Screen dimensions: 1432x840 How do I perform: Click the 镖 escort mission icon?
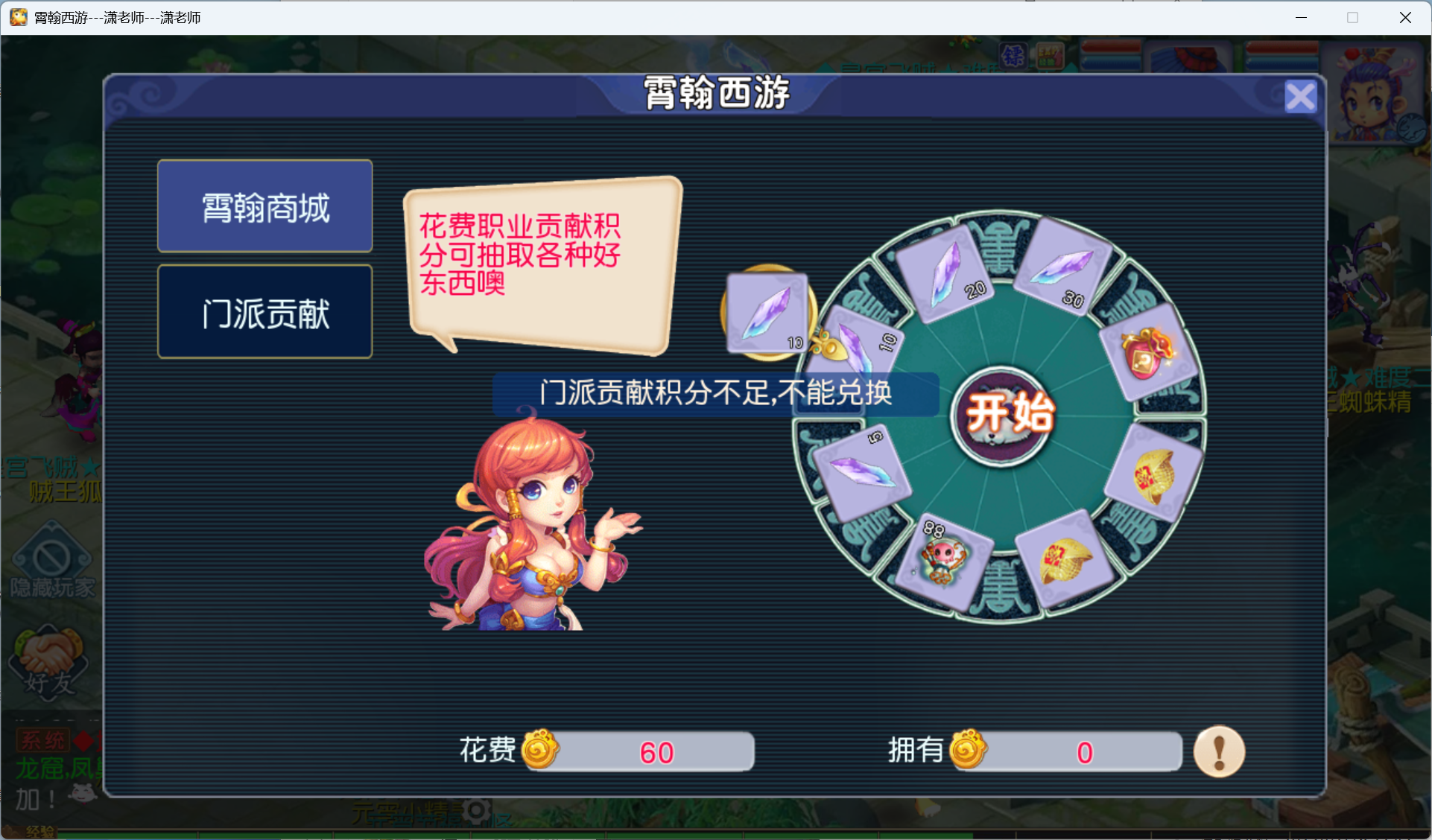1013,55
